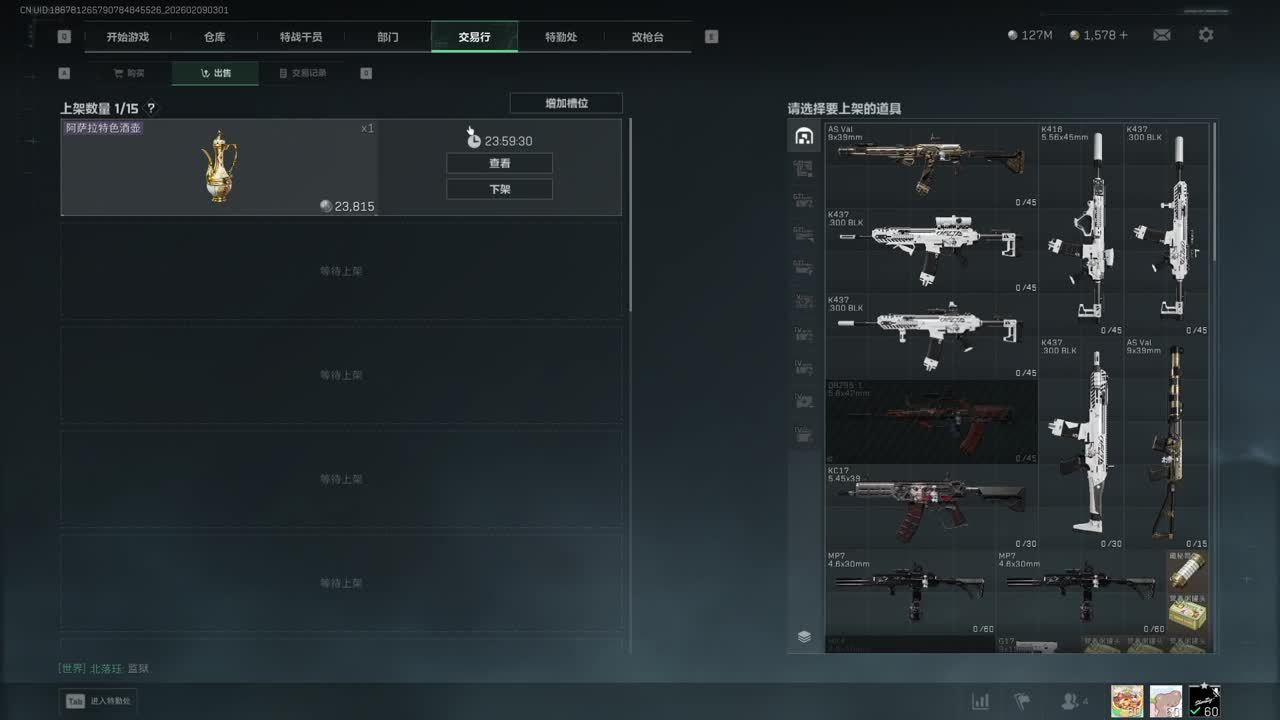Open the settings gear icon
The width and height of the screenshot is (1280, 720).
click(1206, 35)
